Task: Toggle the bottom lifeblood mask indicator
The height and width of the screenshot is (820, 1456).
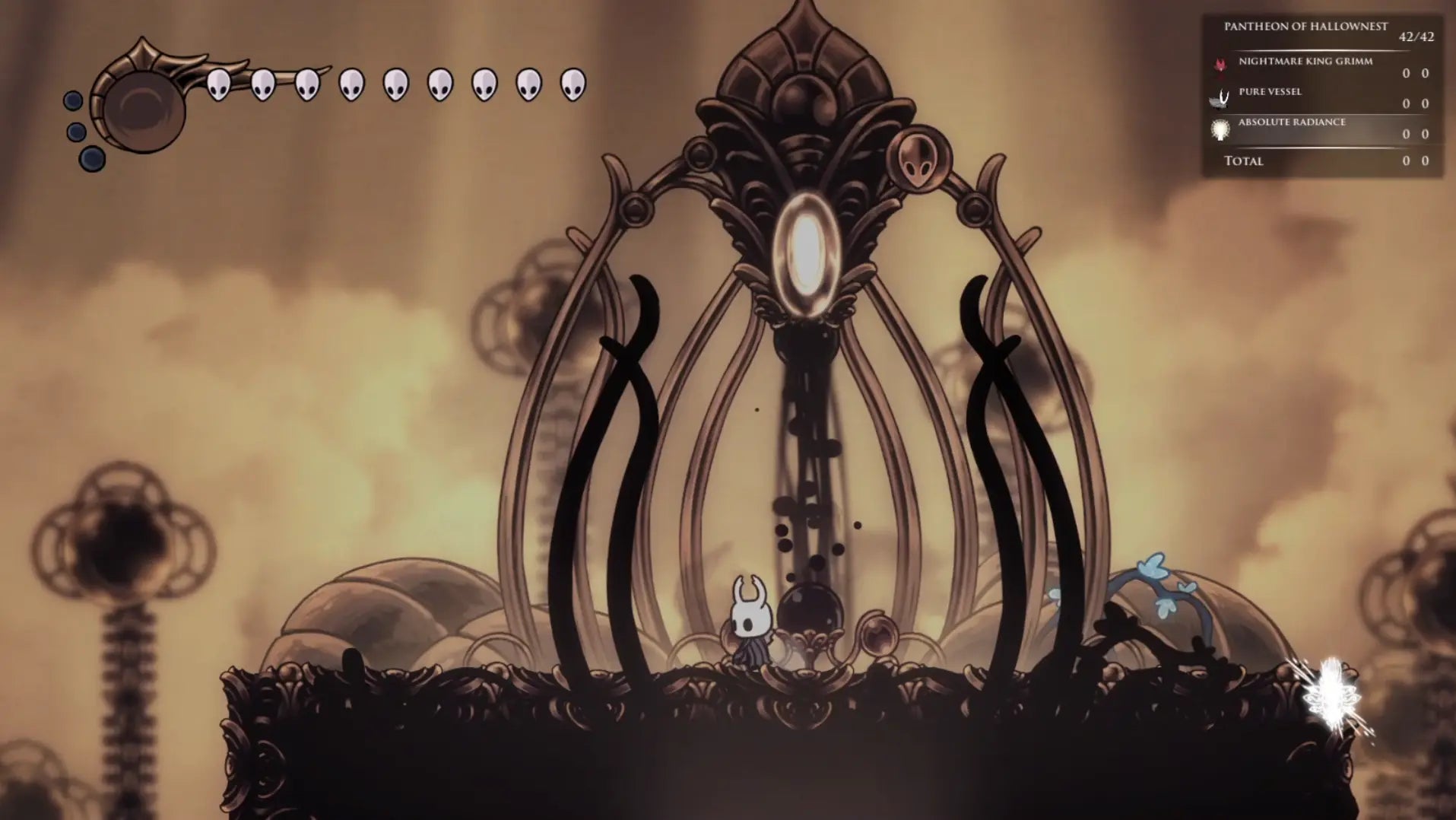Action: coord(91,161)
